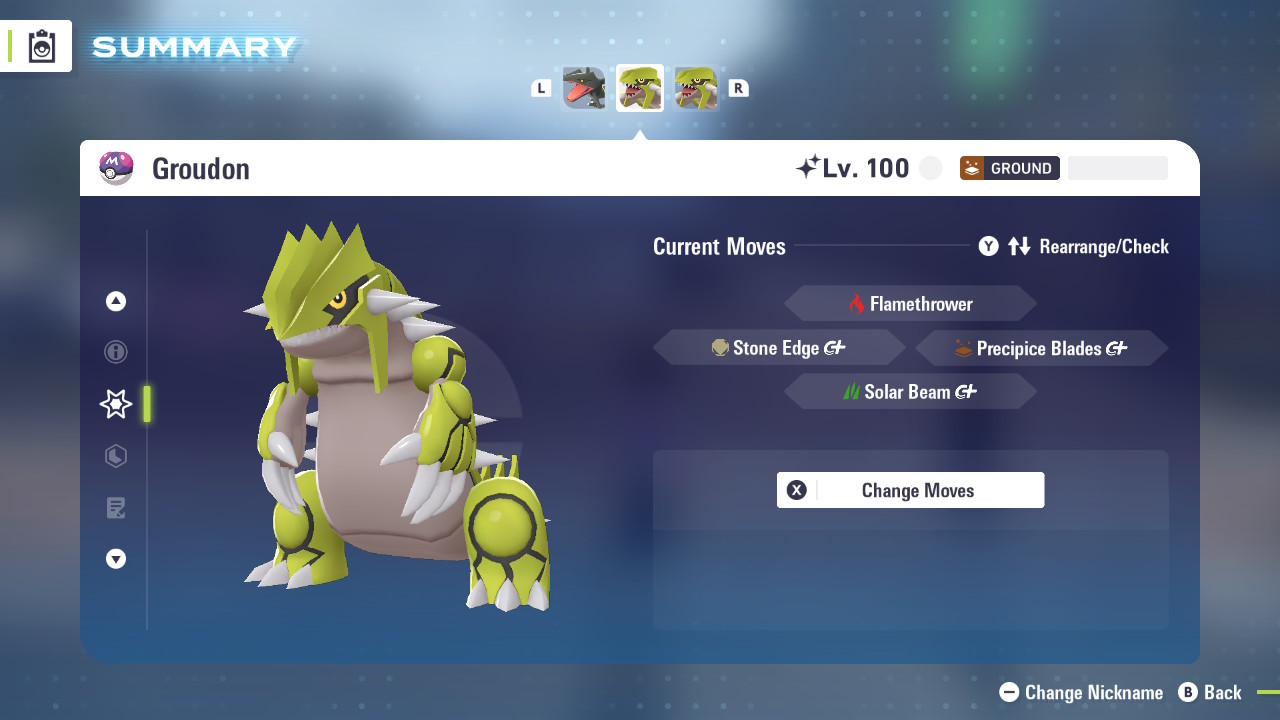Screen dimensions: 1280x720
Task: Click the down arrow in sidebar
Action: 116,559
